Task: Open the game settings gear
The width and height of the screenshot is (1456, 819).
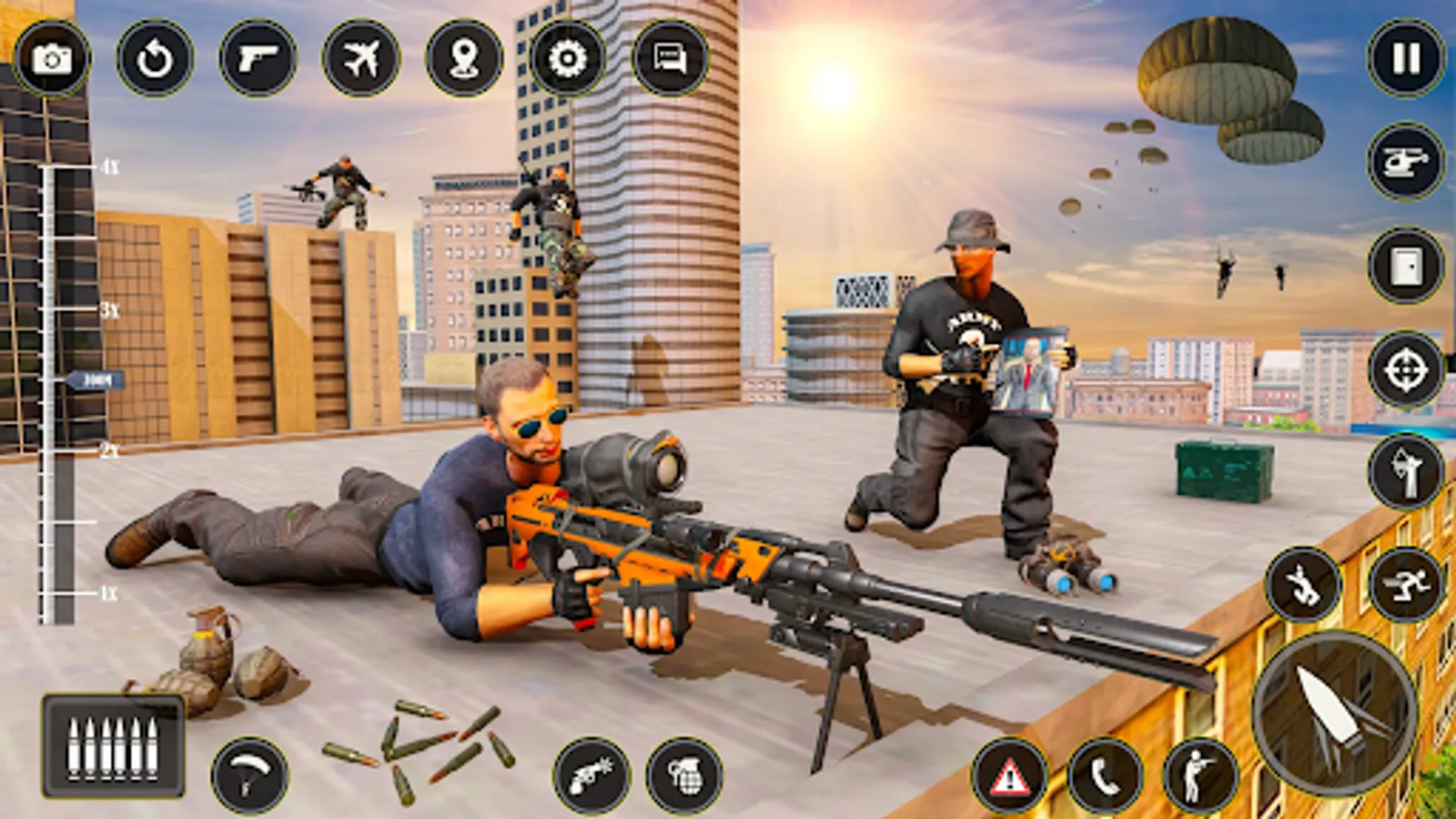Action: (x=566, y=59)
